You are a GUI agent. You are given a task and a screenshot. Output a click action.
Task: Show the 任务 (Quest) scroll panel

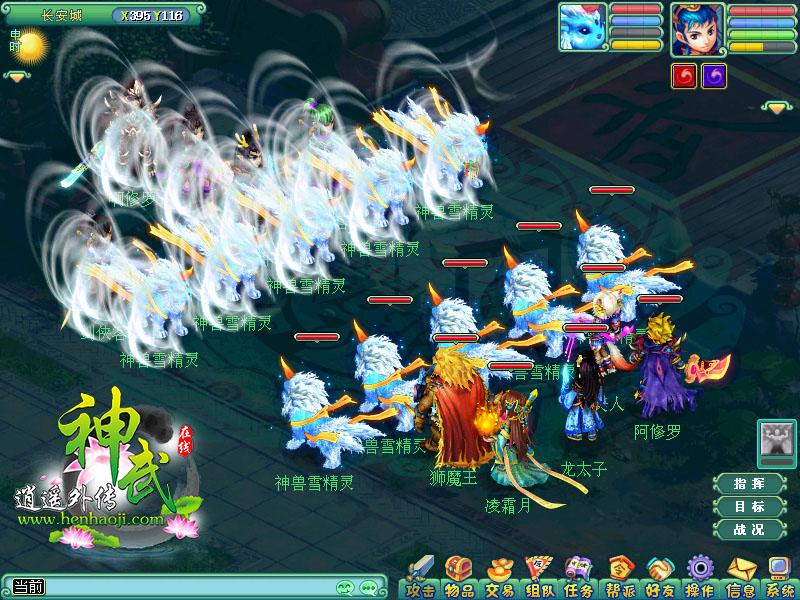578,577
